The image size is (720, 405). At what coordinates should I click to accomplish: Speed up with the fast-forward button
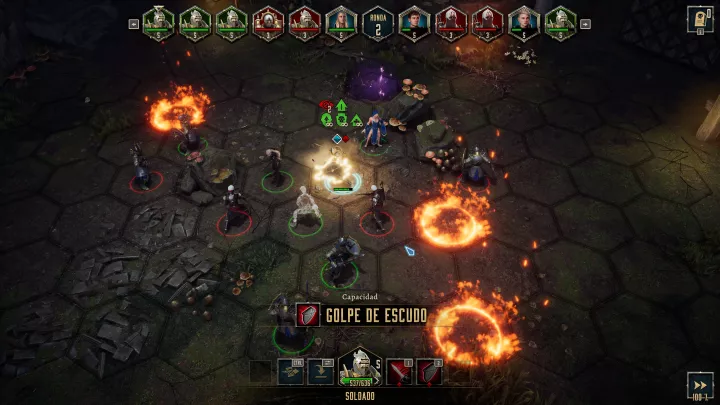tap(700, 385)
